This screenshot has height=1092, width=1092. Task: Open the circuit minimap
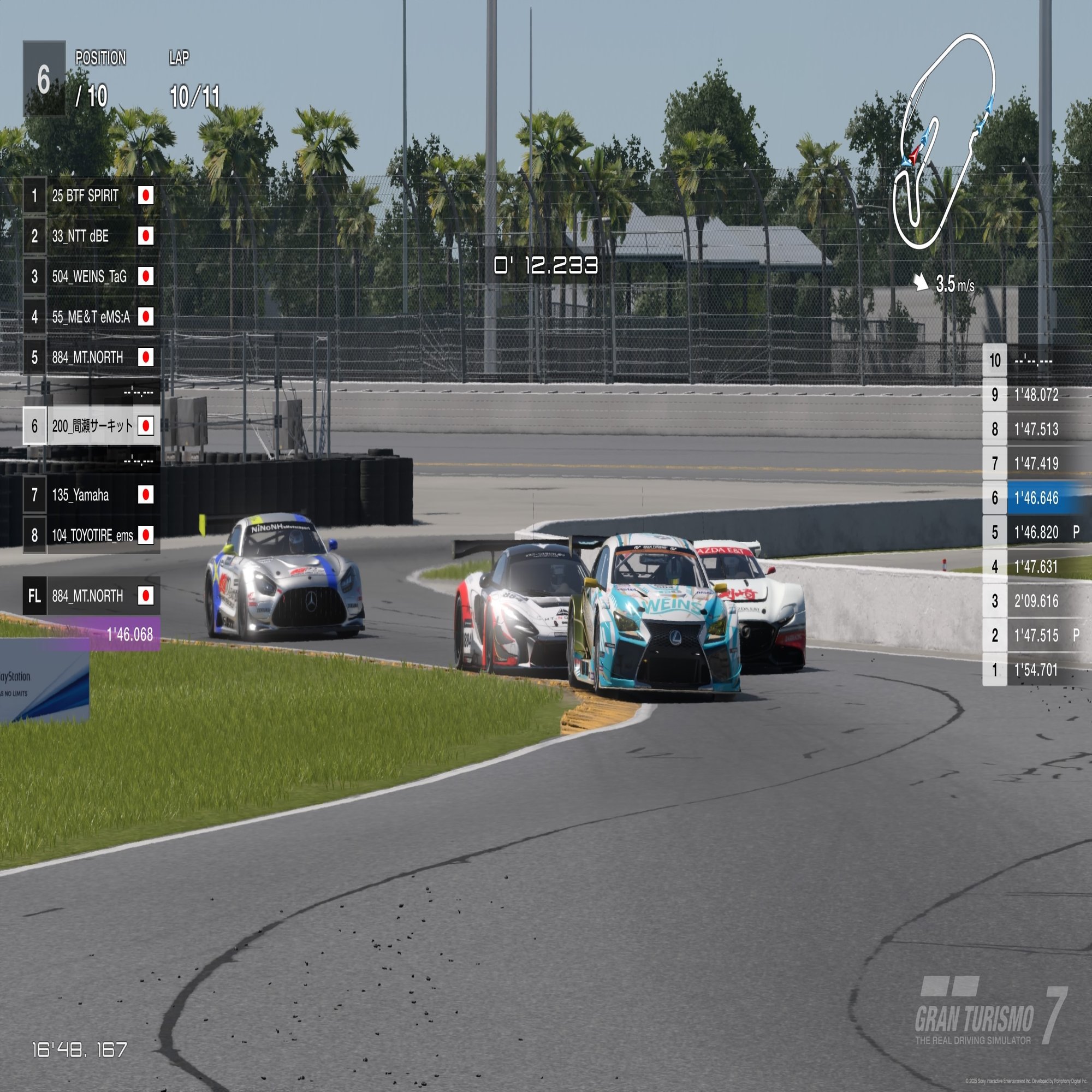[x=944, y=141]
